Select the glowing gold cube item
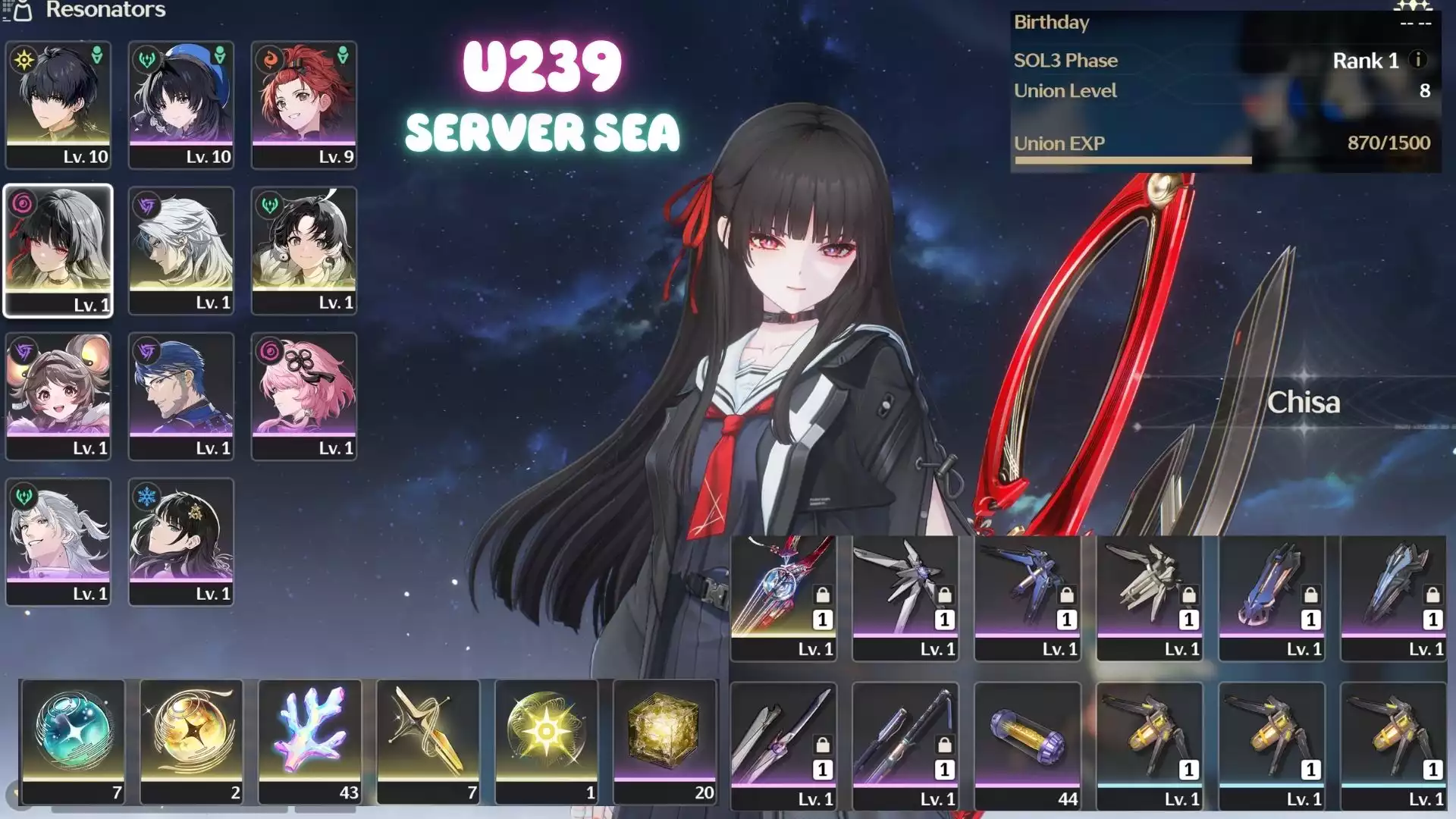 tap(665, 740)
